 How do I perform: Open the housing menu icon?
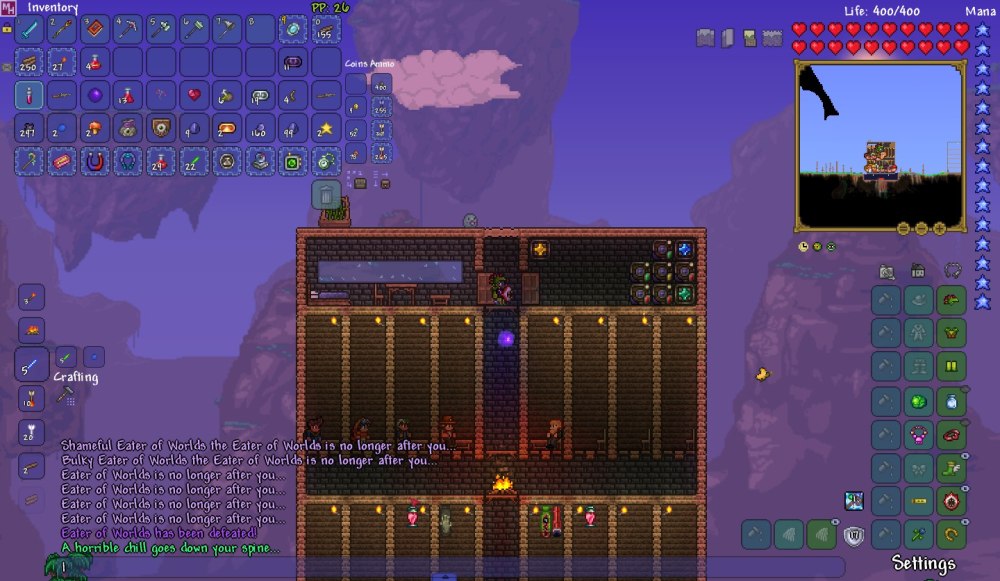(918, 271)
